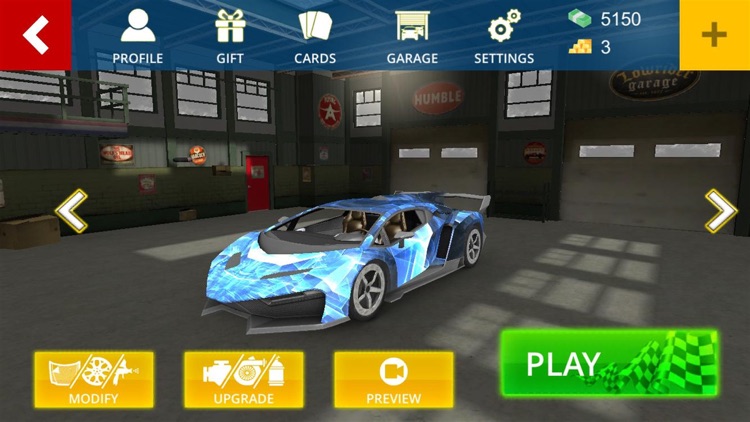Open the Profile menu
The image size is (750, 422).
point(138,37)
